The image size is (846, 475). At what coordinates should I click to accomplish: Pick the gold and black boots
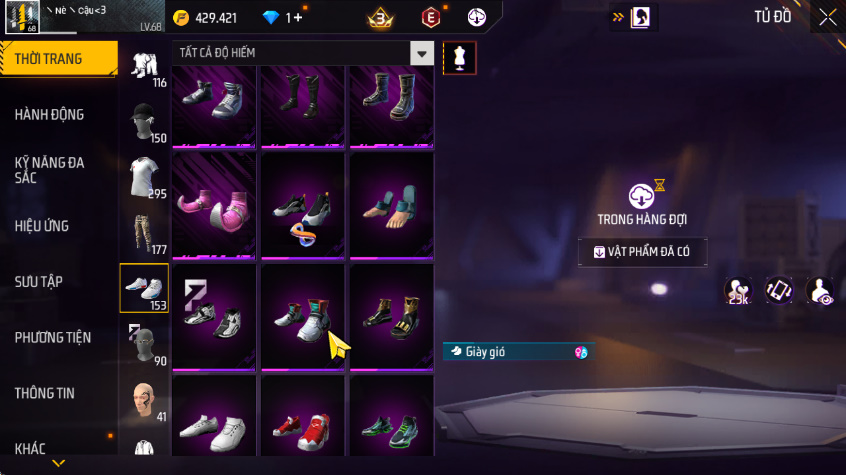391,315
